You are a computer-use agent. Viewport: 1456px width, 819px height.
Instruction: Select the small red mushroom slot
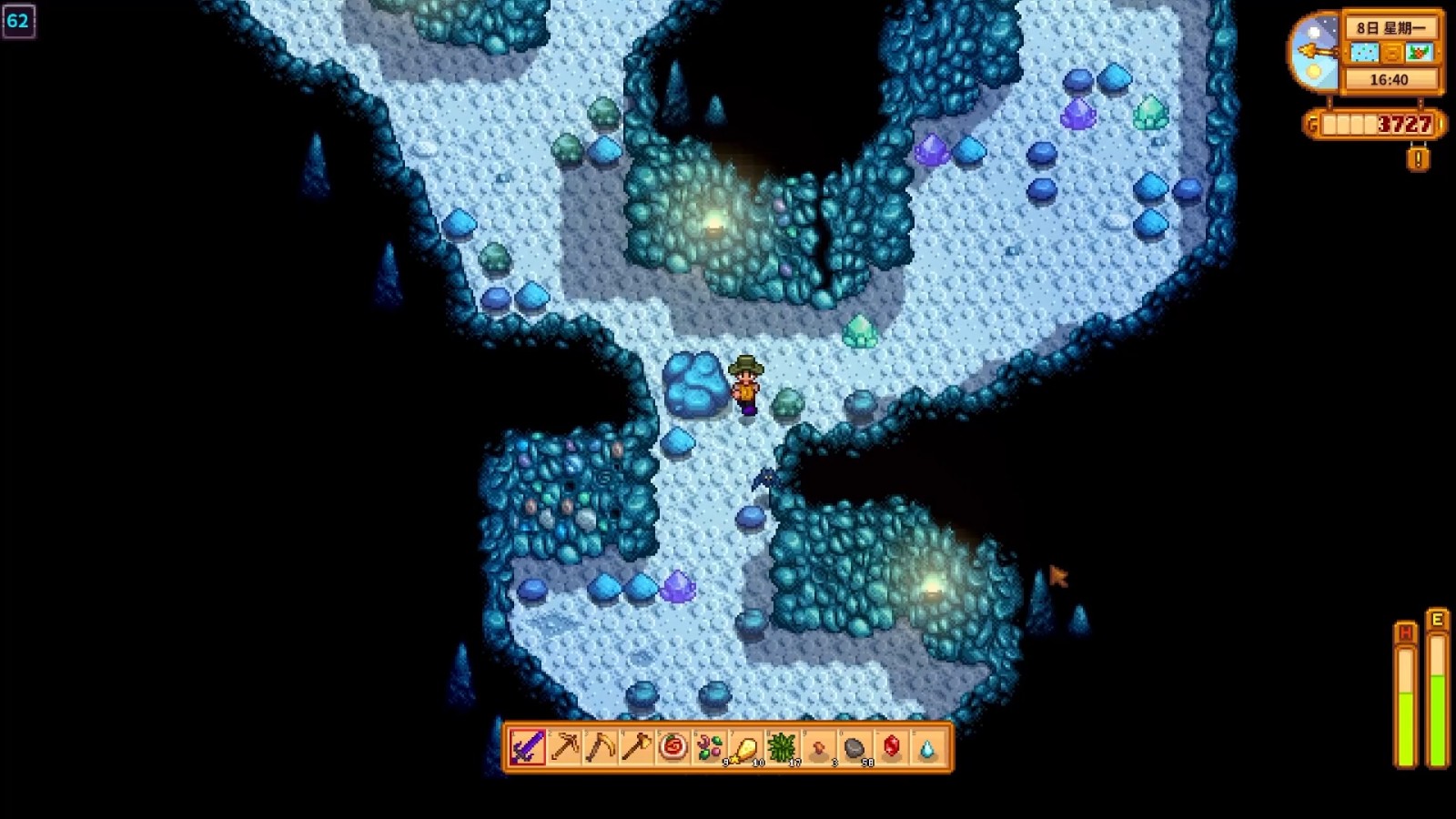coord(819,748)
